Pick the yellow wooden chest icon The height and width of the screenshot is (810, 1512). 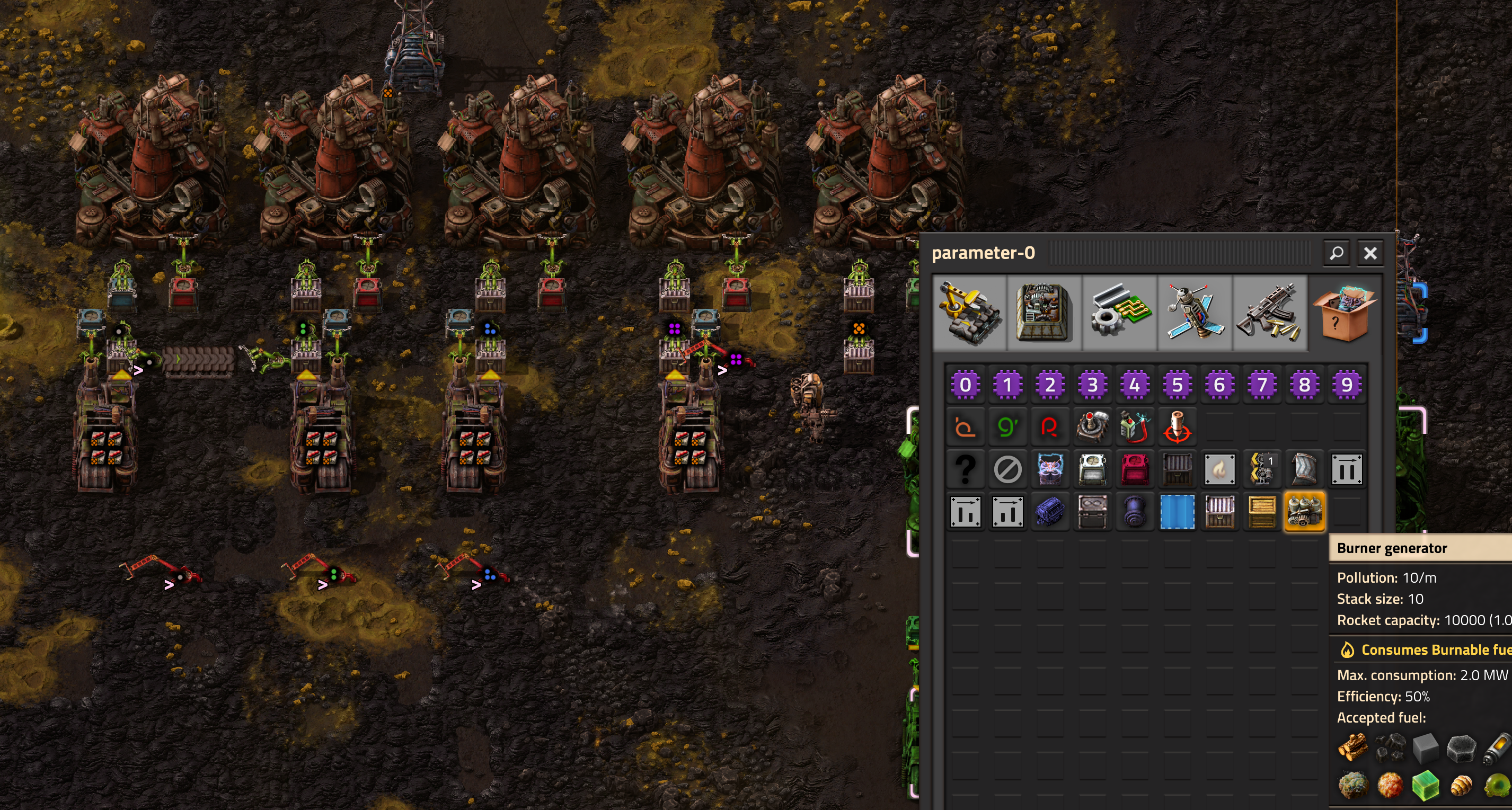coord(1262,511)
